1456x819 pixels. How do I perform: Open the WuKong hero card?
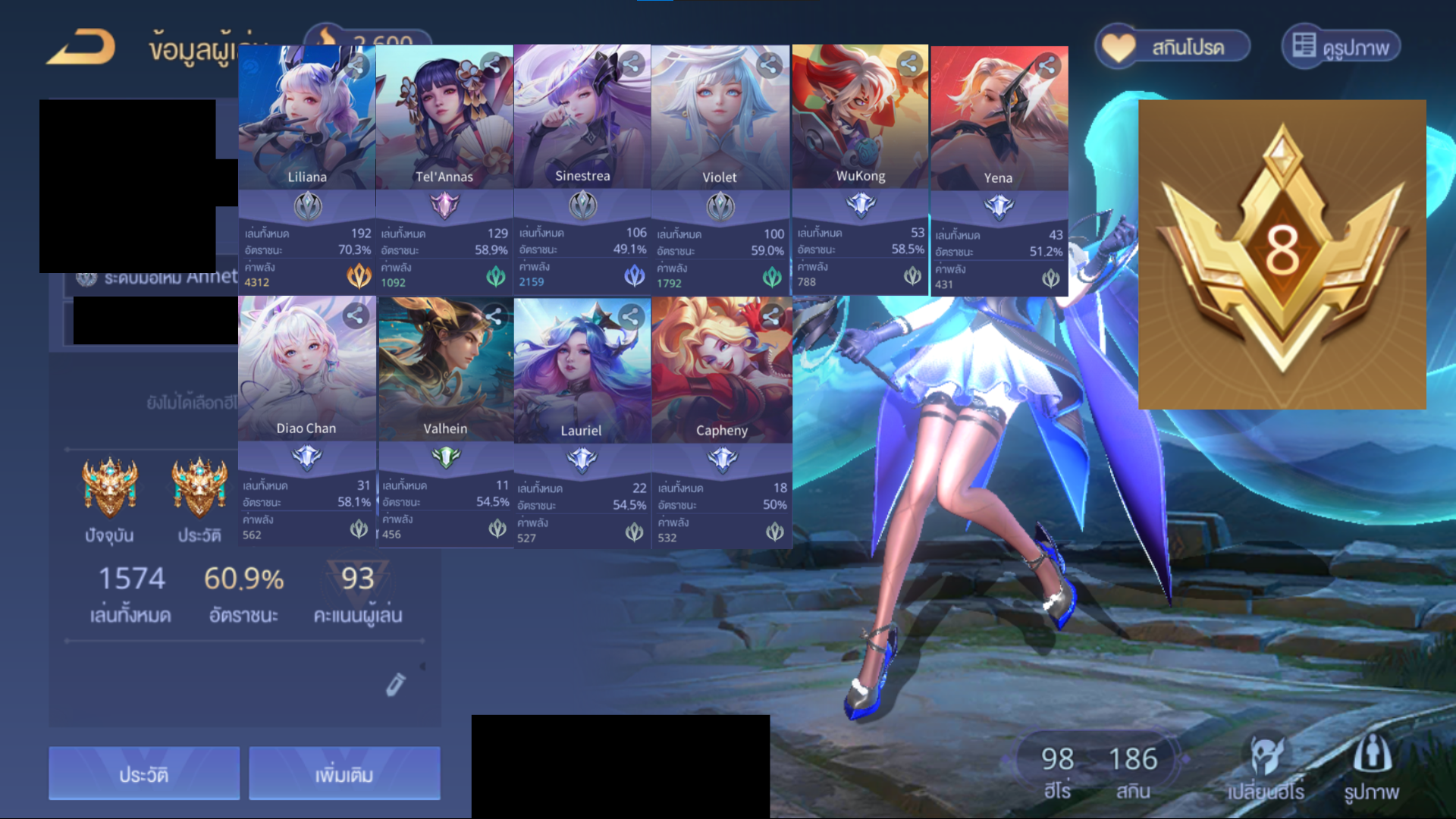pyautogui.click(x=860, y=121)
